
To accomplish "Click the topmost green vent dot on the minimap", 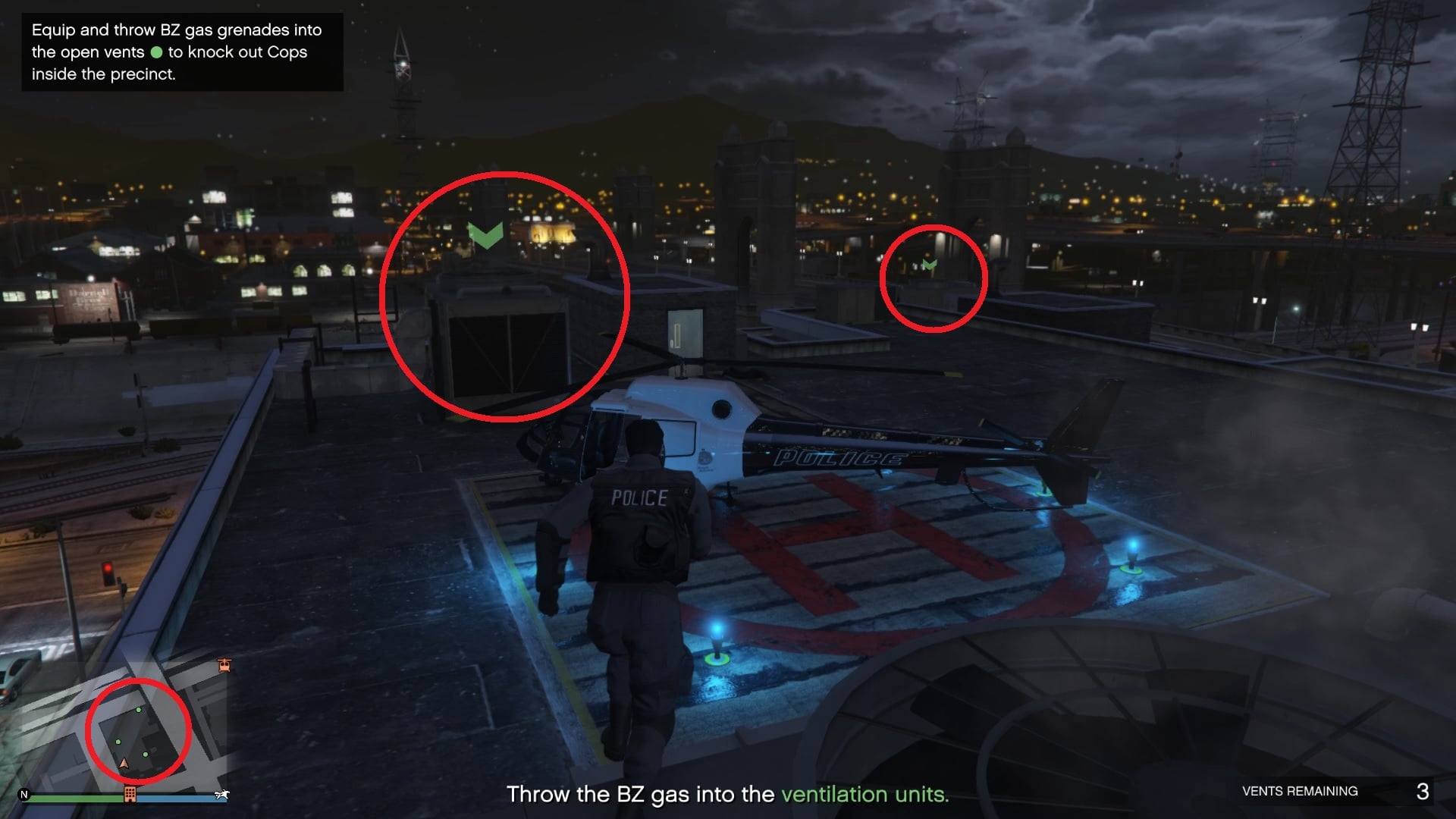I will point(138,710).
